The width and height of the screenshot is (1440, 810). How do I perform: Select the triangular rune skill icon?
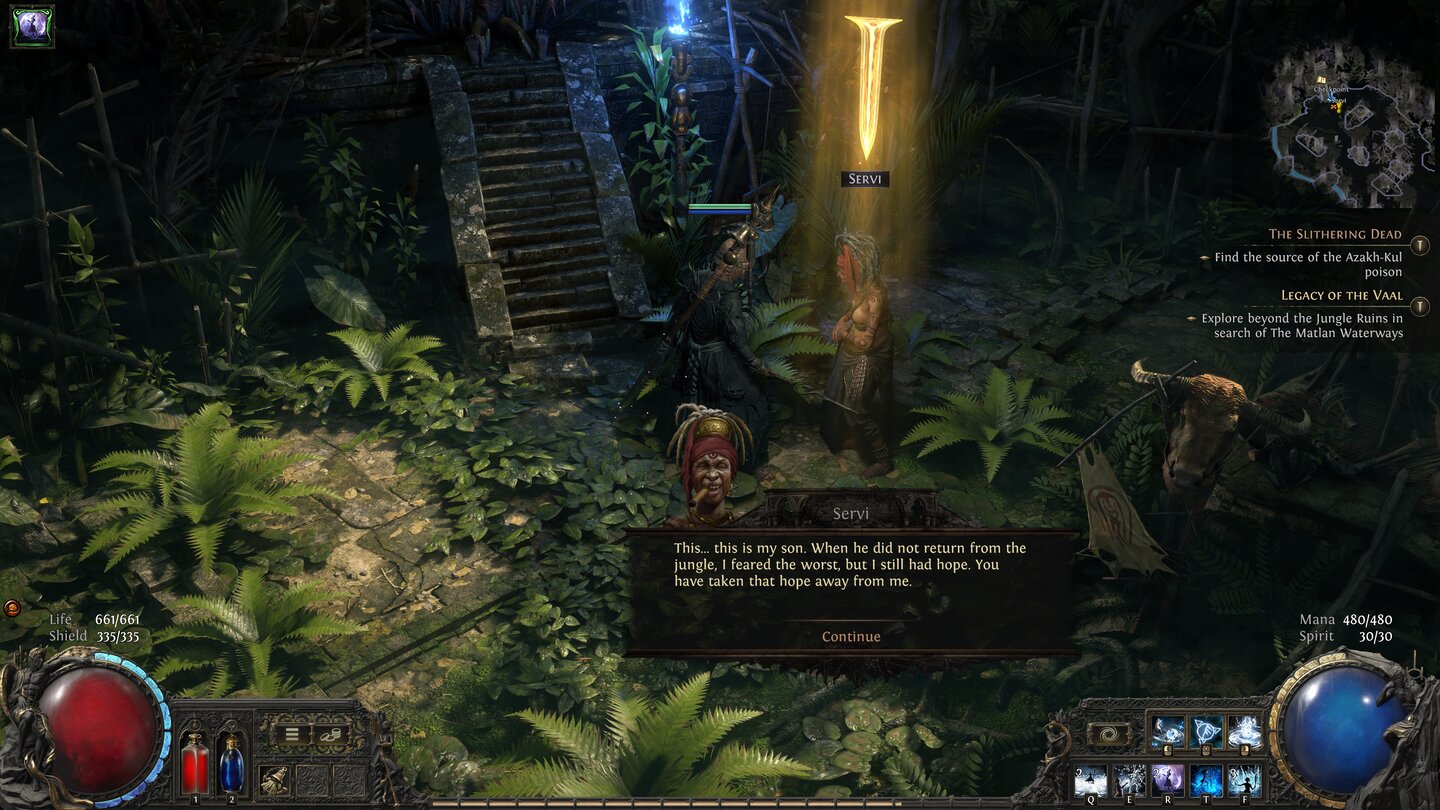coord(1206,731)
